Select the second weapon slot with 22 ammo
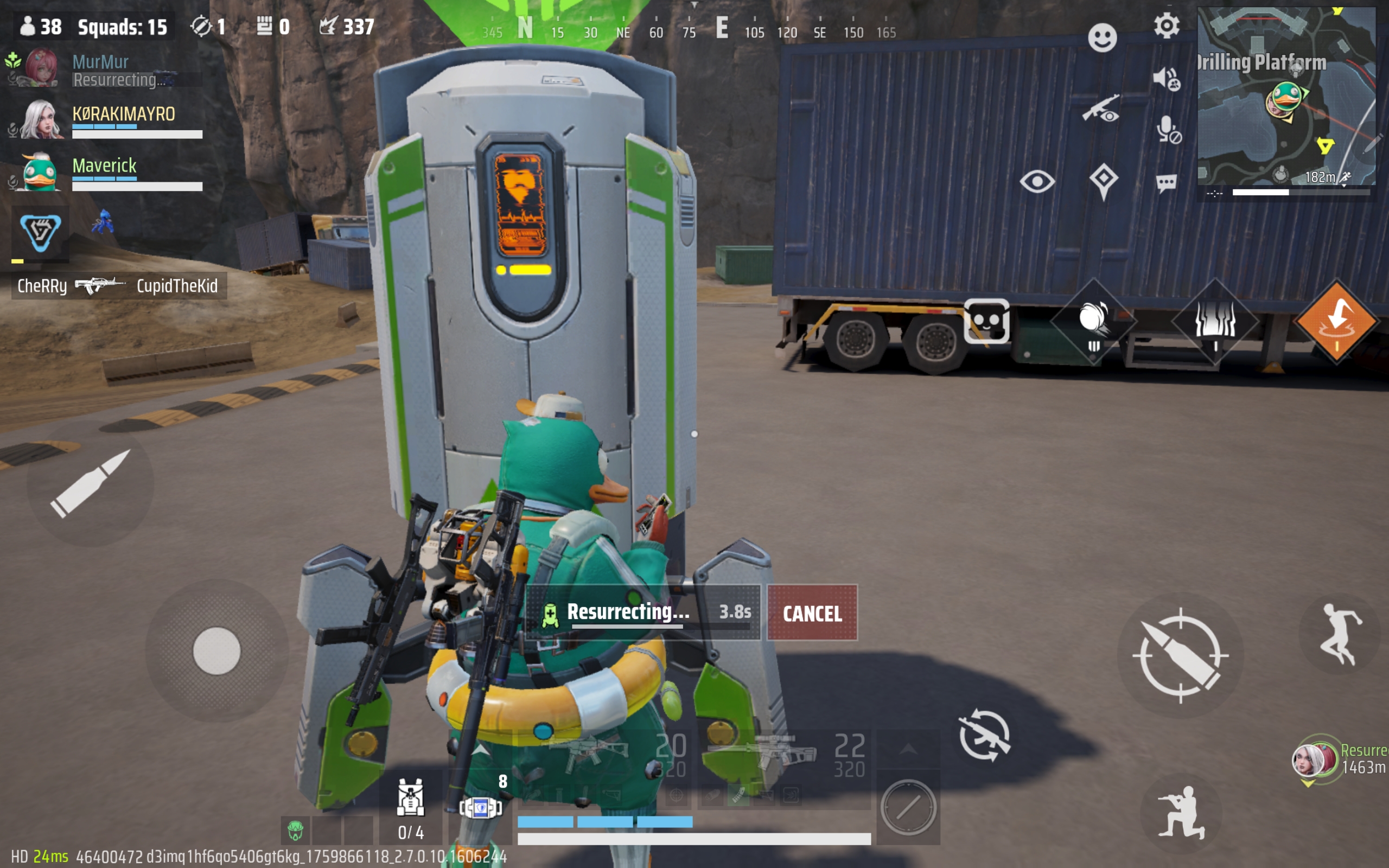 click(786, 753)
